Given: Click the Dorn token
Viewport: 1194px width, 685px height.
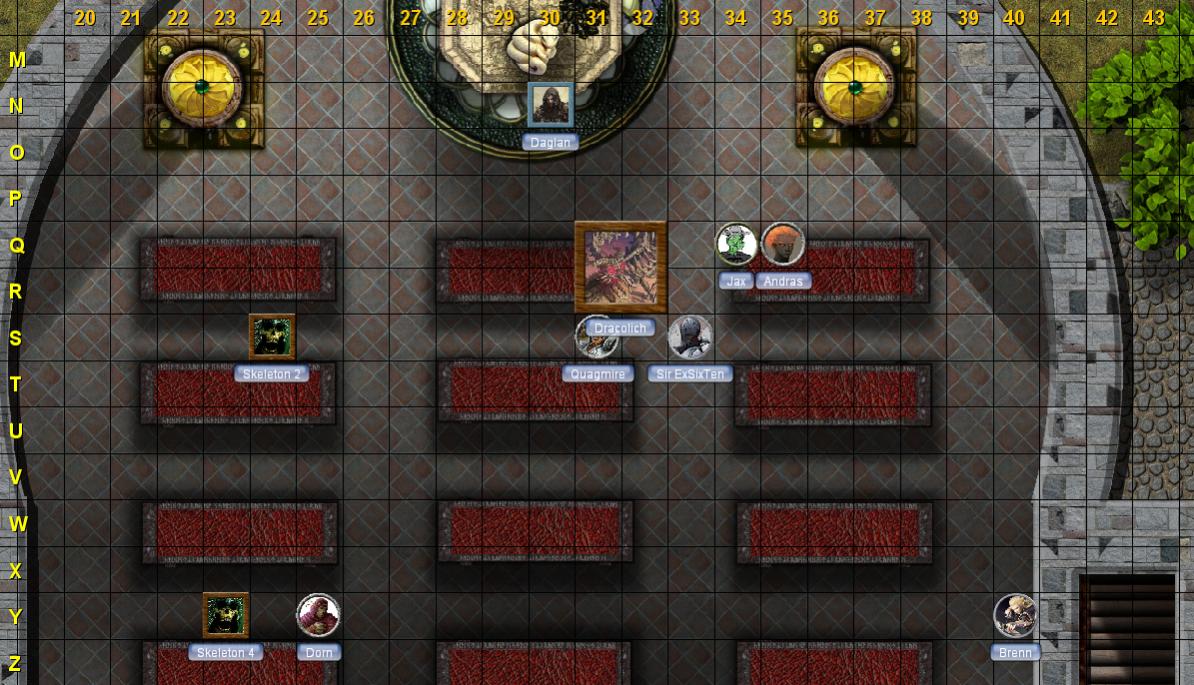Looking at the screenshot, I should (x=319, y=615).
